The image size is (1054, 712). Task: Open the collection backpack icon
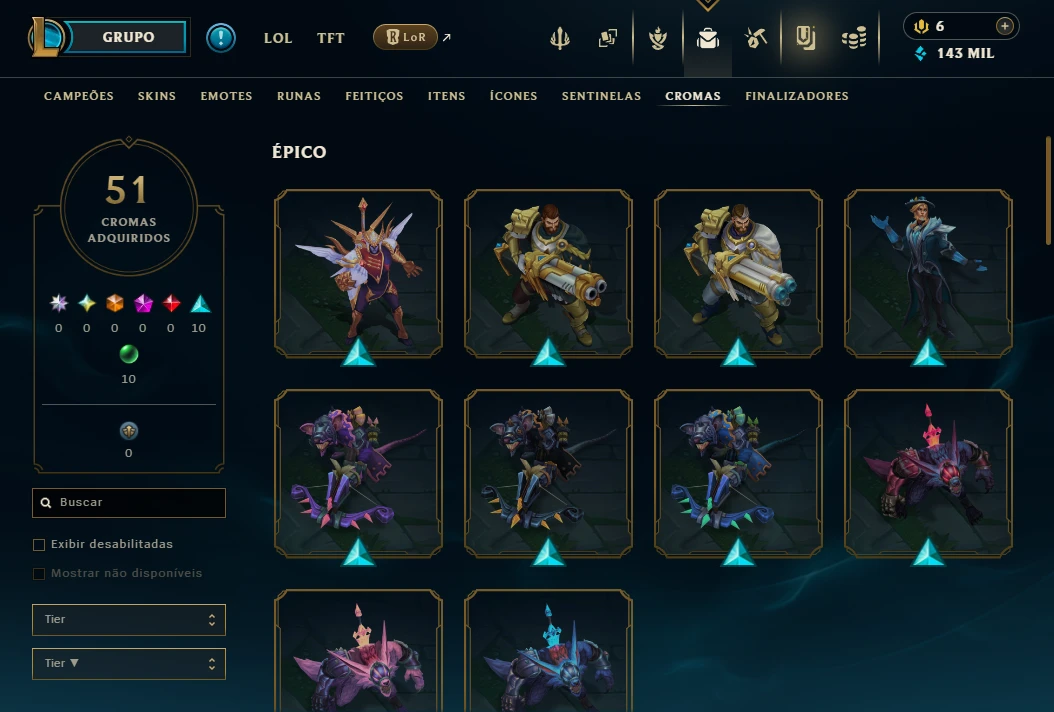[x=708, y=39]
